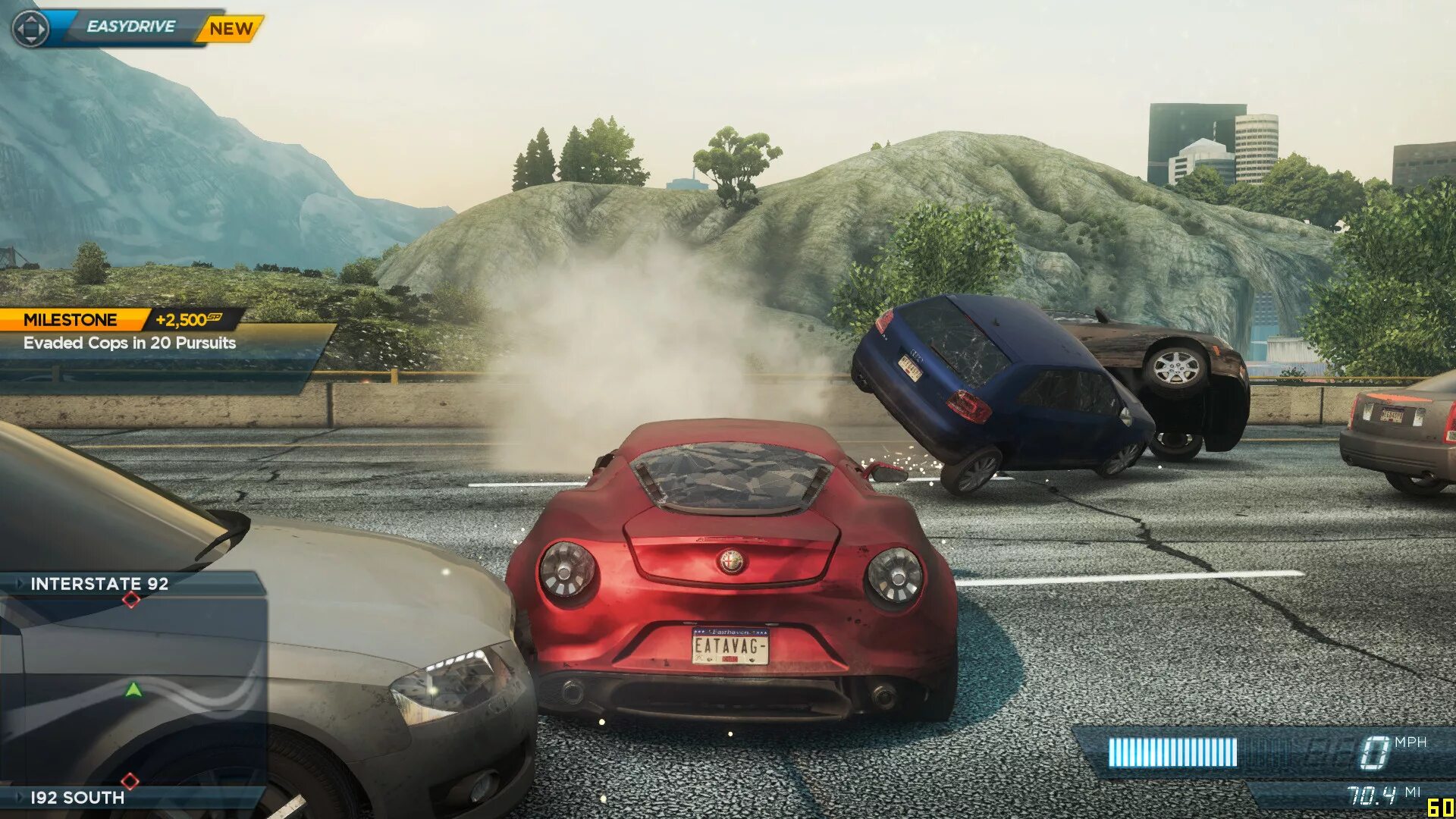Click the I92 South road label

[77, 797]
